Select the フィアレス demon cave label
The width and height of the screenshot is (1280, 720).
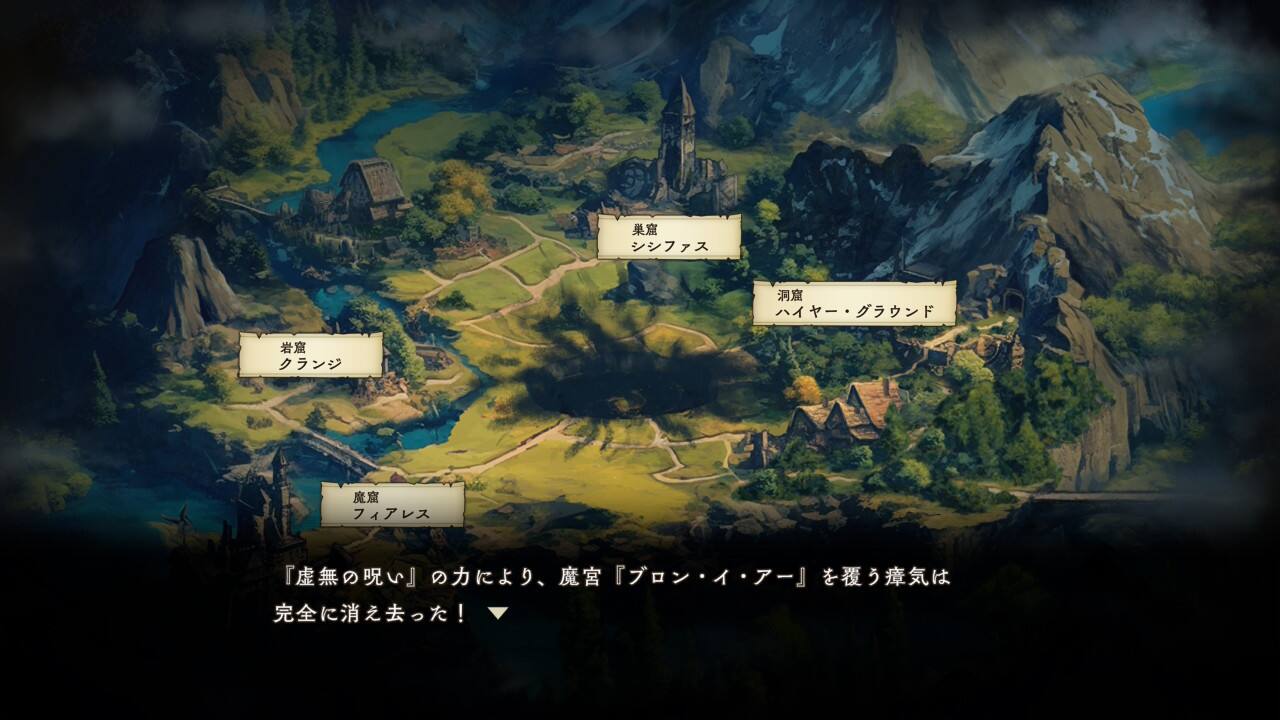click(392, 505)
